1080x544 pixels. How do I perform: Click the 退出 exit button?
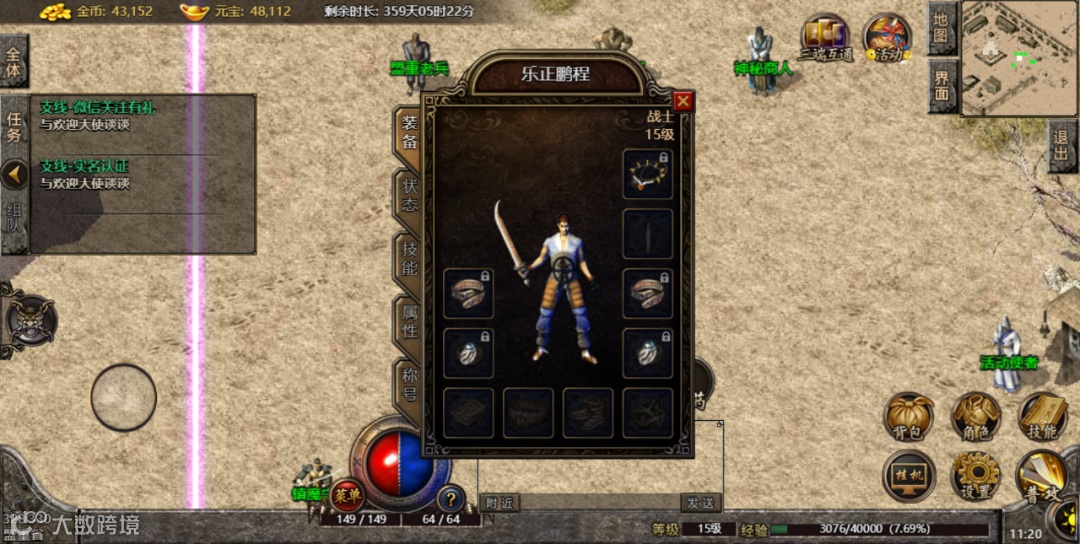coord(1063,147)
